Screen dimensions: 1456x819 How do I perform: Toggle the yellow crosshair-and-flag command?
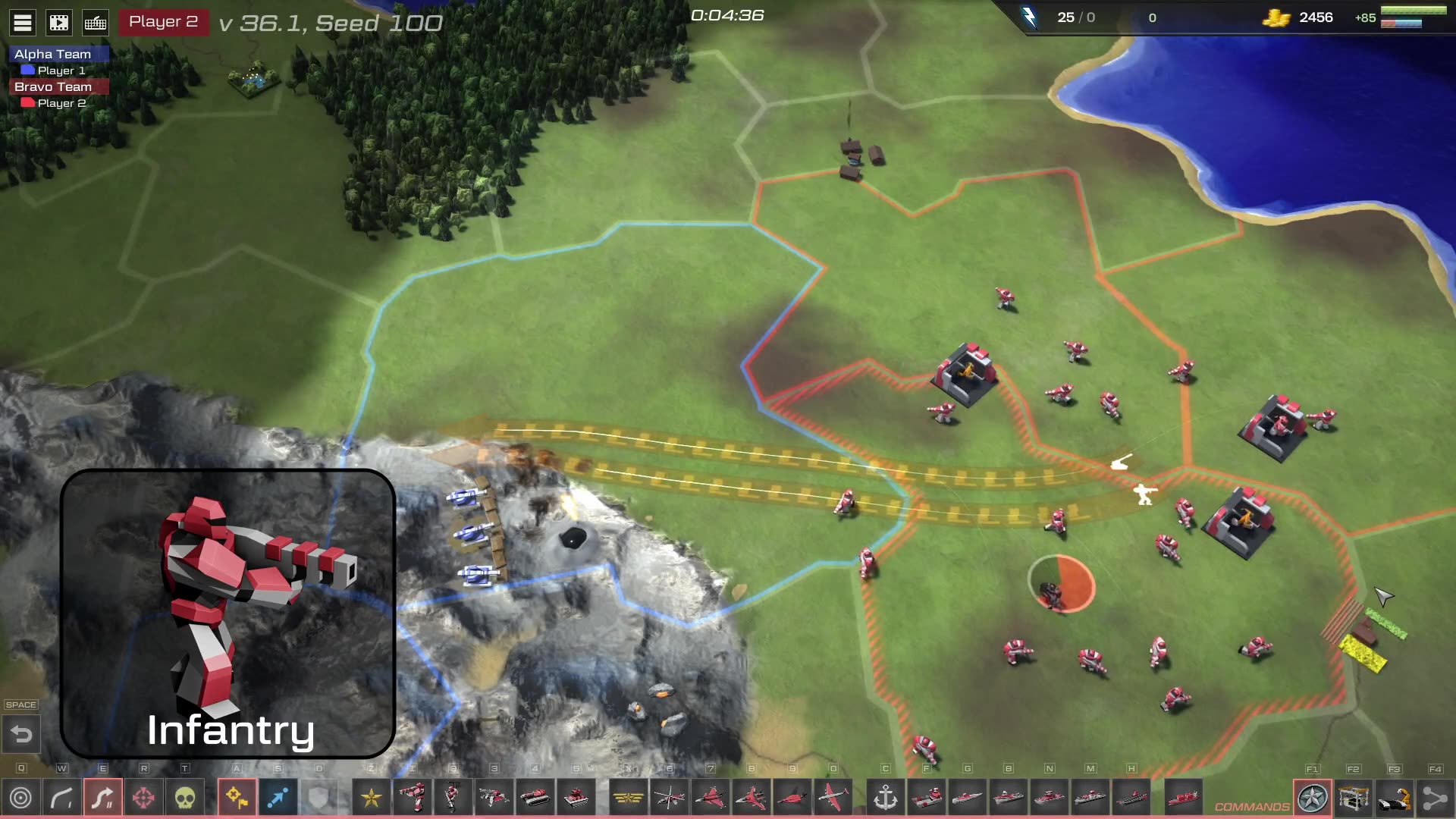click(x=237, y=798)
